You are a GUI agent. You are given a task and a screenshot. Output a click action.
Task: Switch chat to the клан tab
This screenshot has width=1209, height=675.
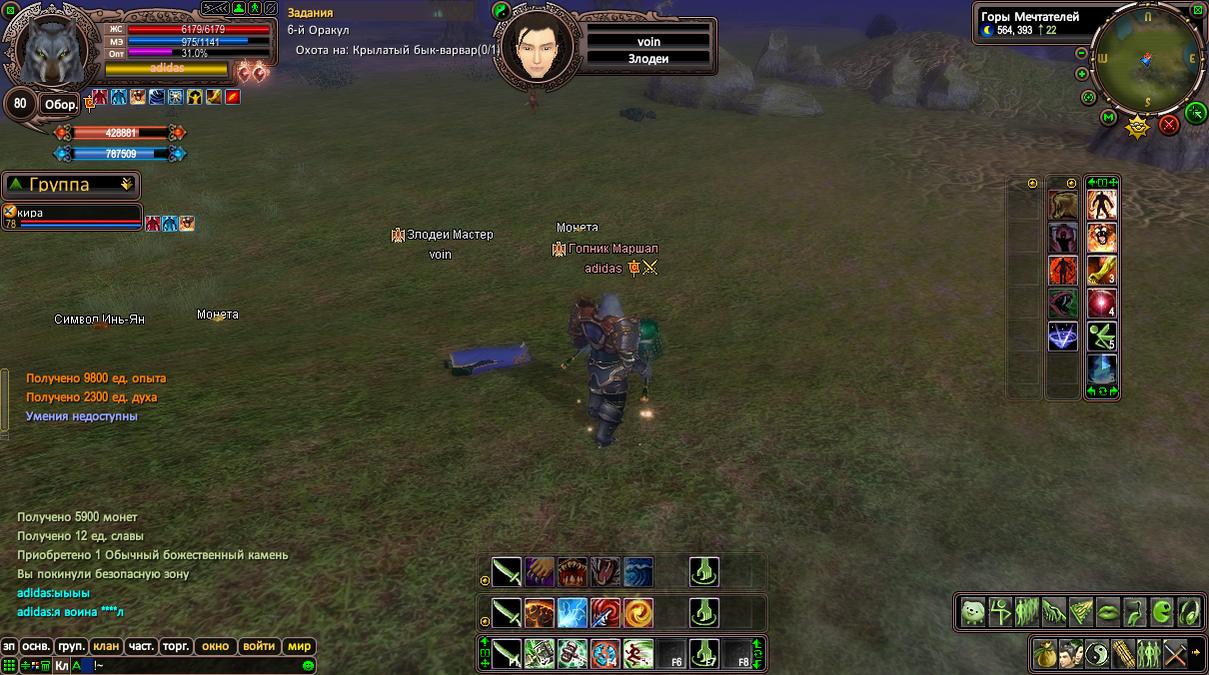105,646
